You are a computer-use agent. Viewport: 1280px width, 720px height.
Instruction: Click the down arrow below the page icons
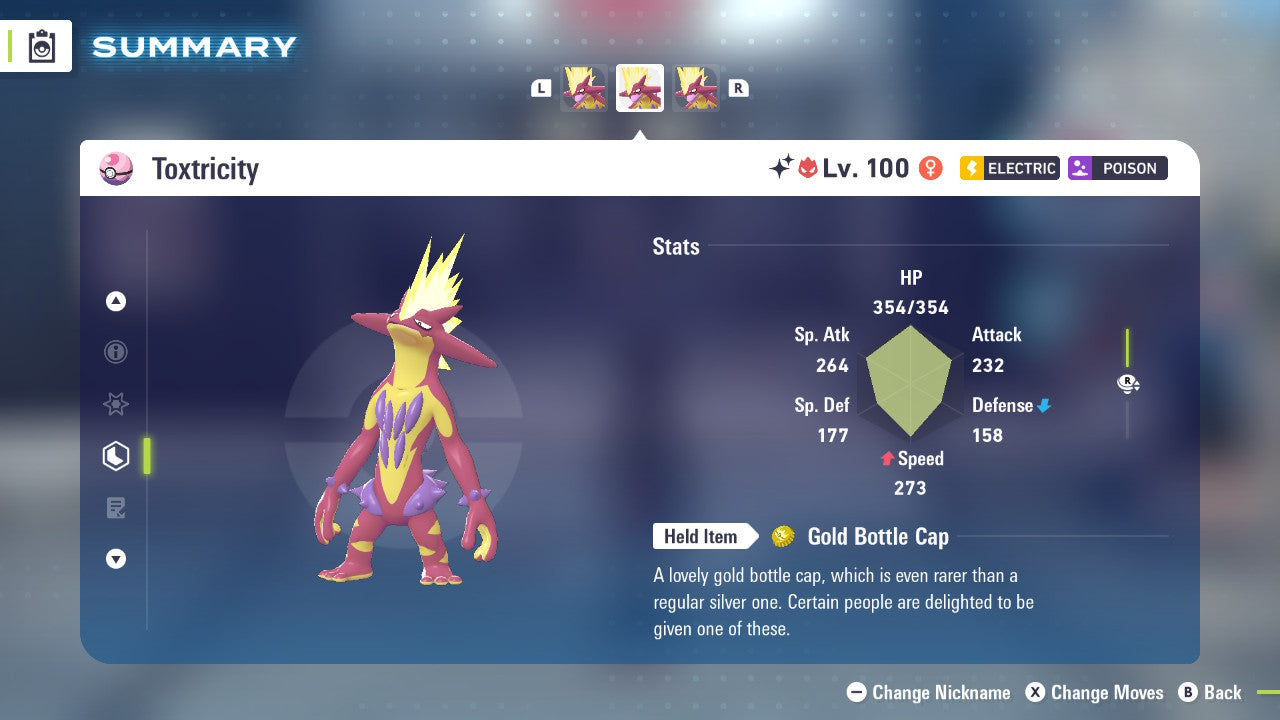click(x=116, y=559)
